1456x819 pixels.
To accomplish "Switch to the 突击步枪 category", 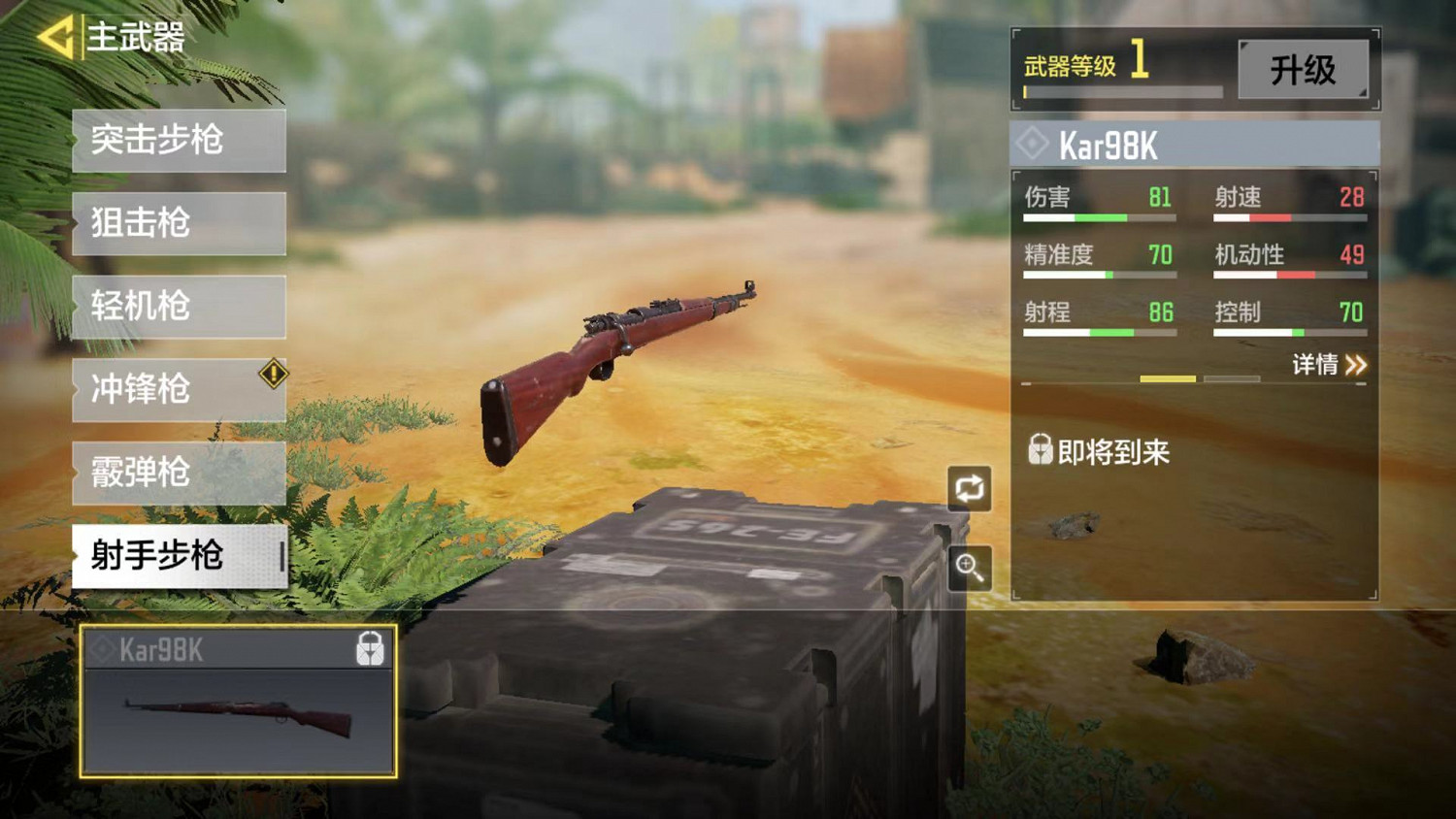I will pos(179,139).
